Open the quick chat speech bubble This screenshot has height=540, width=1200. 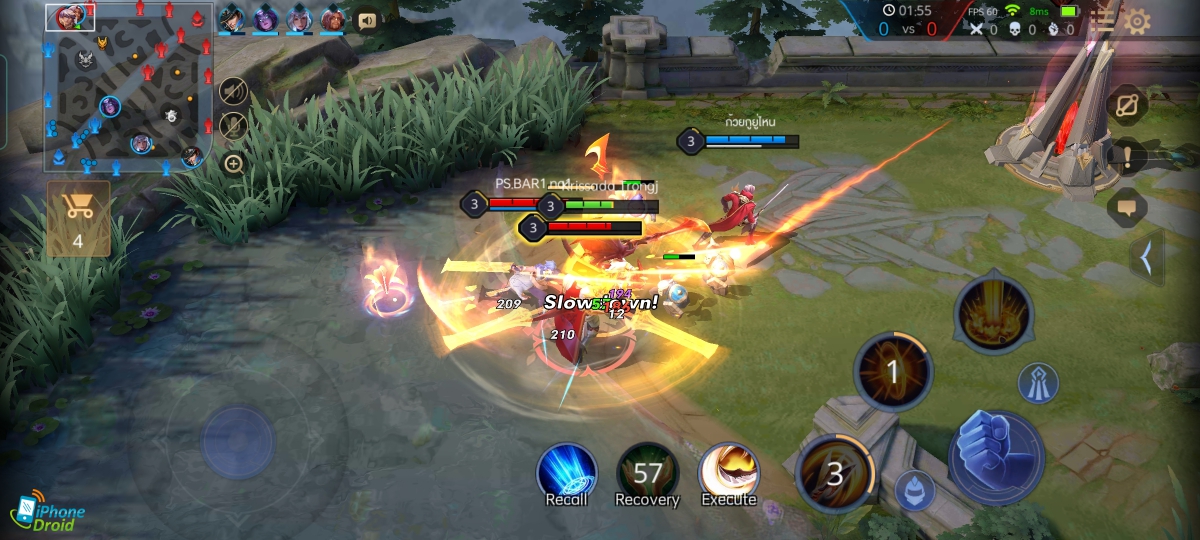coord(1127,207)
